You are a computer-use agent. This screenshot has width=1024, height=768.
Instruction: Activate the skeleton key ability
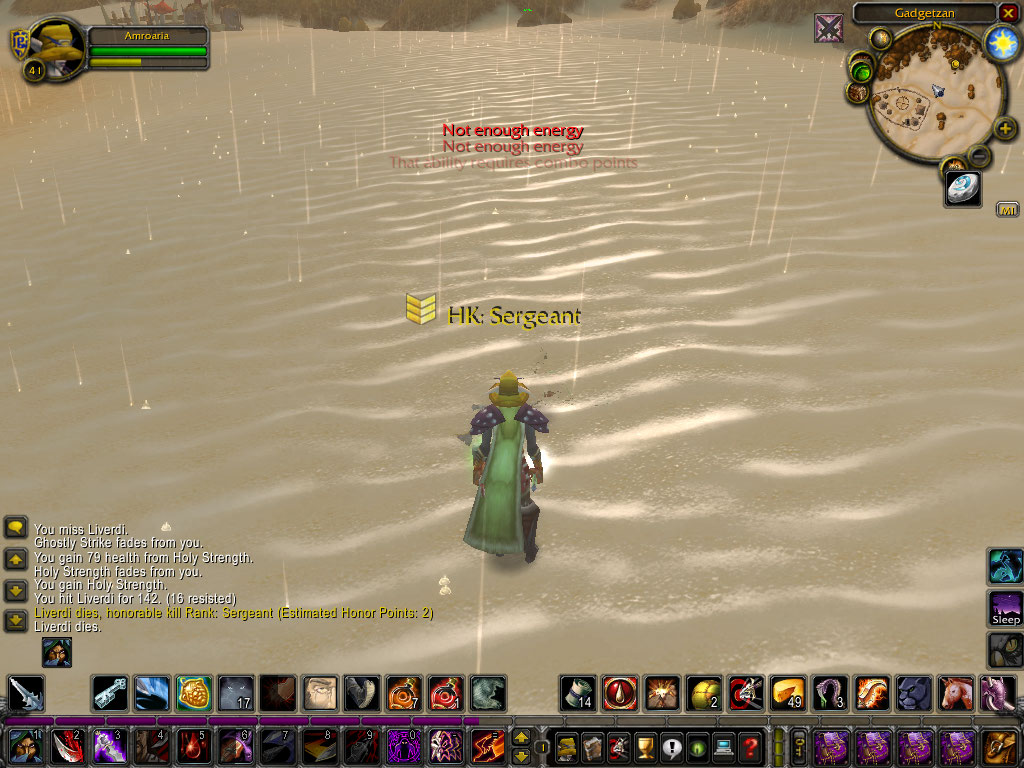pos(110,693)
